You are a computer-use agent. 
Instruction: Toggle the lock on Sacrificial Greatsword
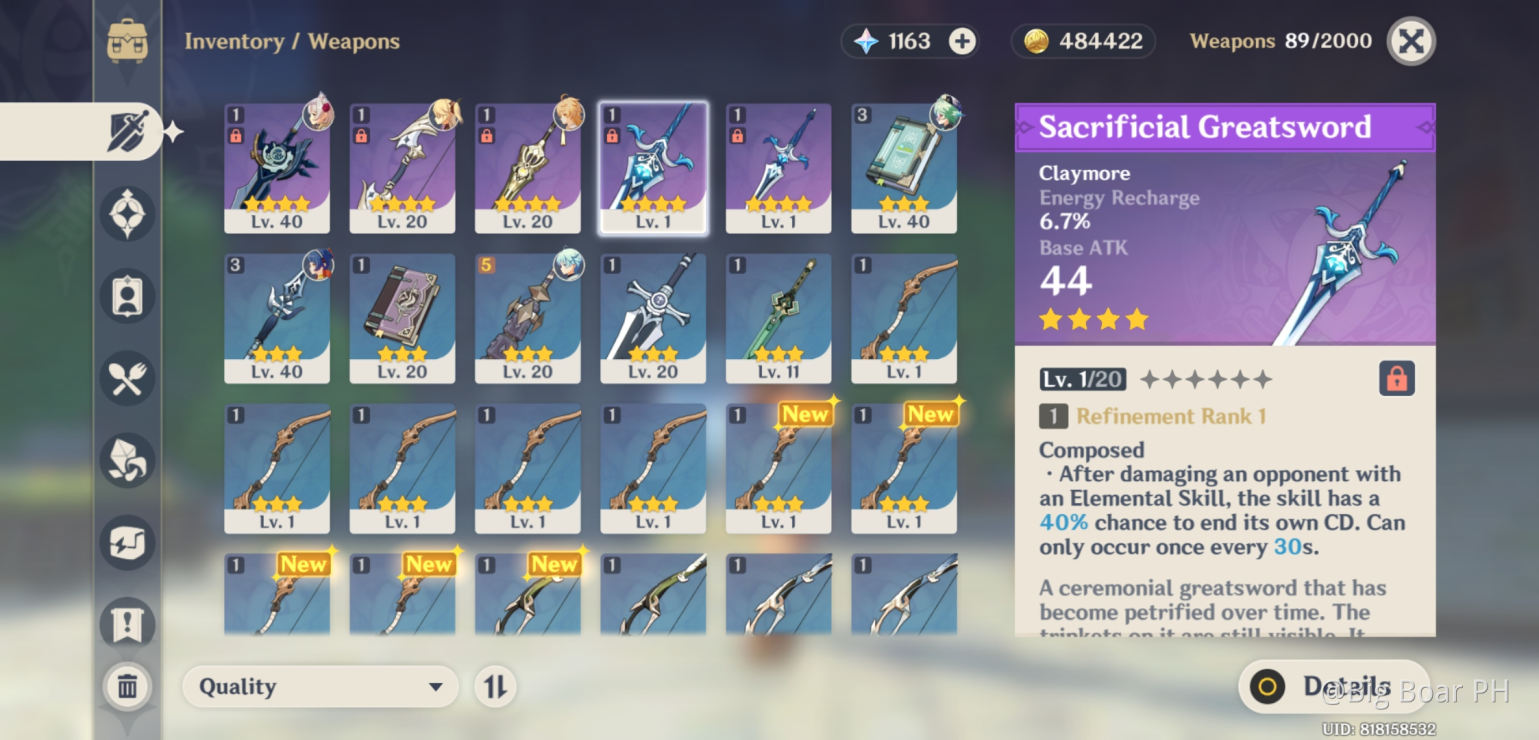(x=1396, y=379)
